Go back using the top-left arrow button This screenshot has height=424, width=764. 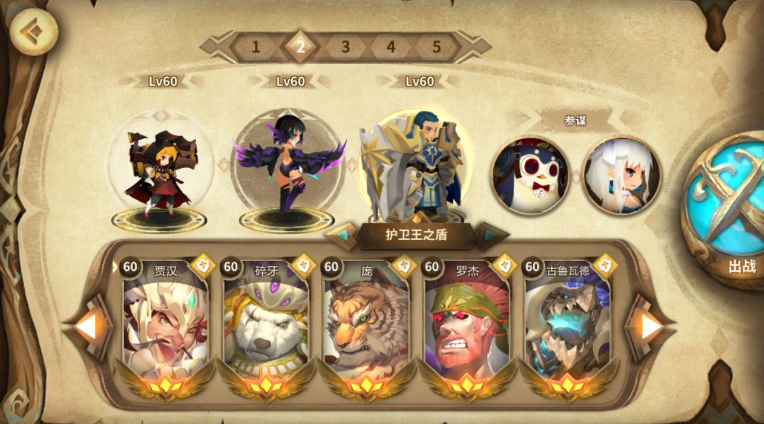click(33, 32)
